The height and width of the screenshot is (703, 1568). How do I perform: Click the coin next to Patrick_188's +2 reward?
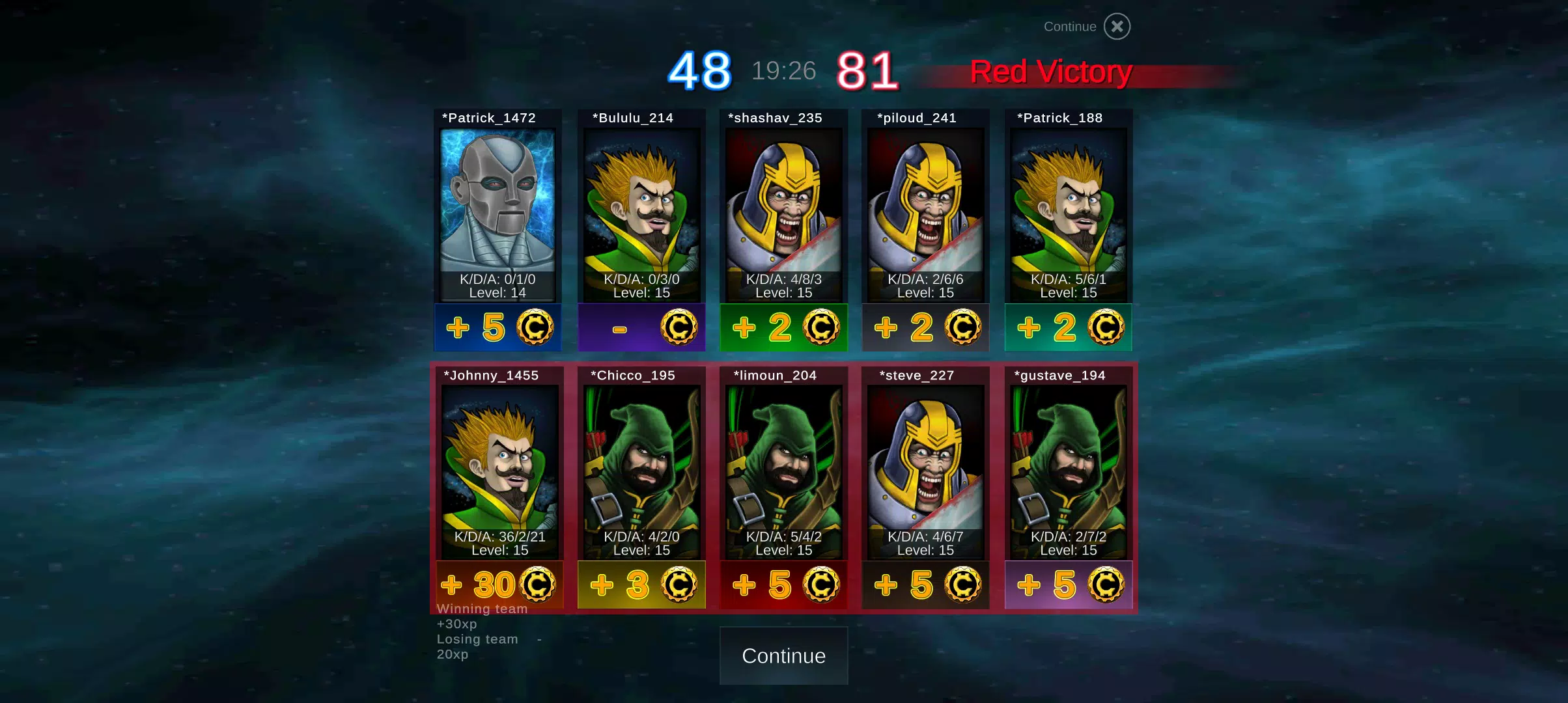[x=1106, y=327]
